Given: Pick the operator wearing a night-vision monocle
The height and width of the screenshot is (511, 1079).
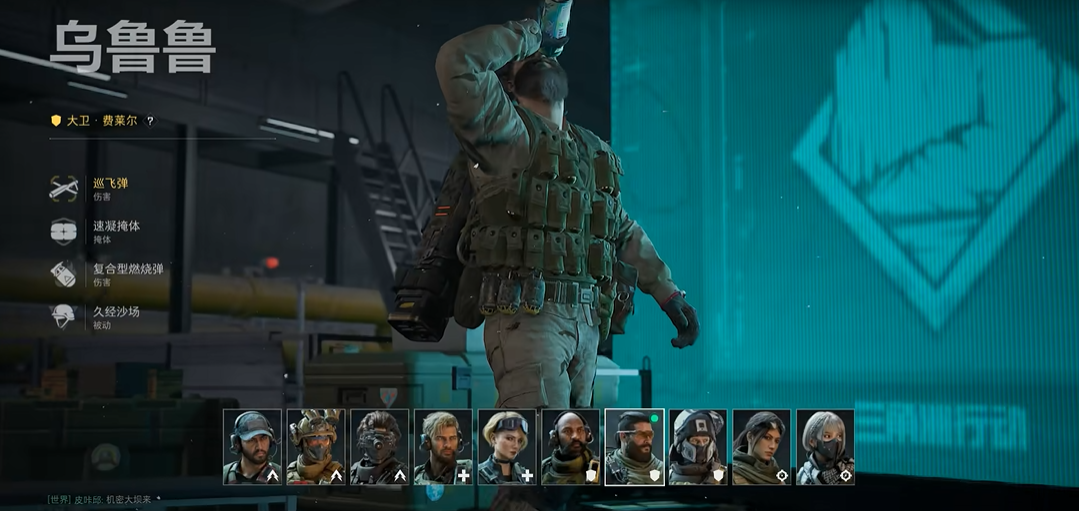Looking at the screenshot, I should point(379,447).
